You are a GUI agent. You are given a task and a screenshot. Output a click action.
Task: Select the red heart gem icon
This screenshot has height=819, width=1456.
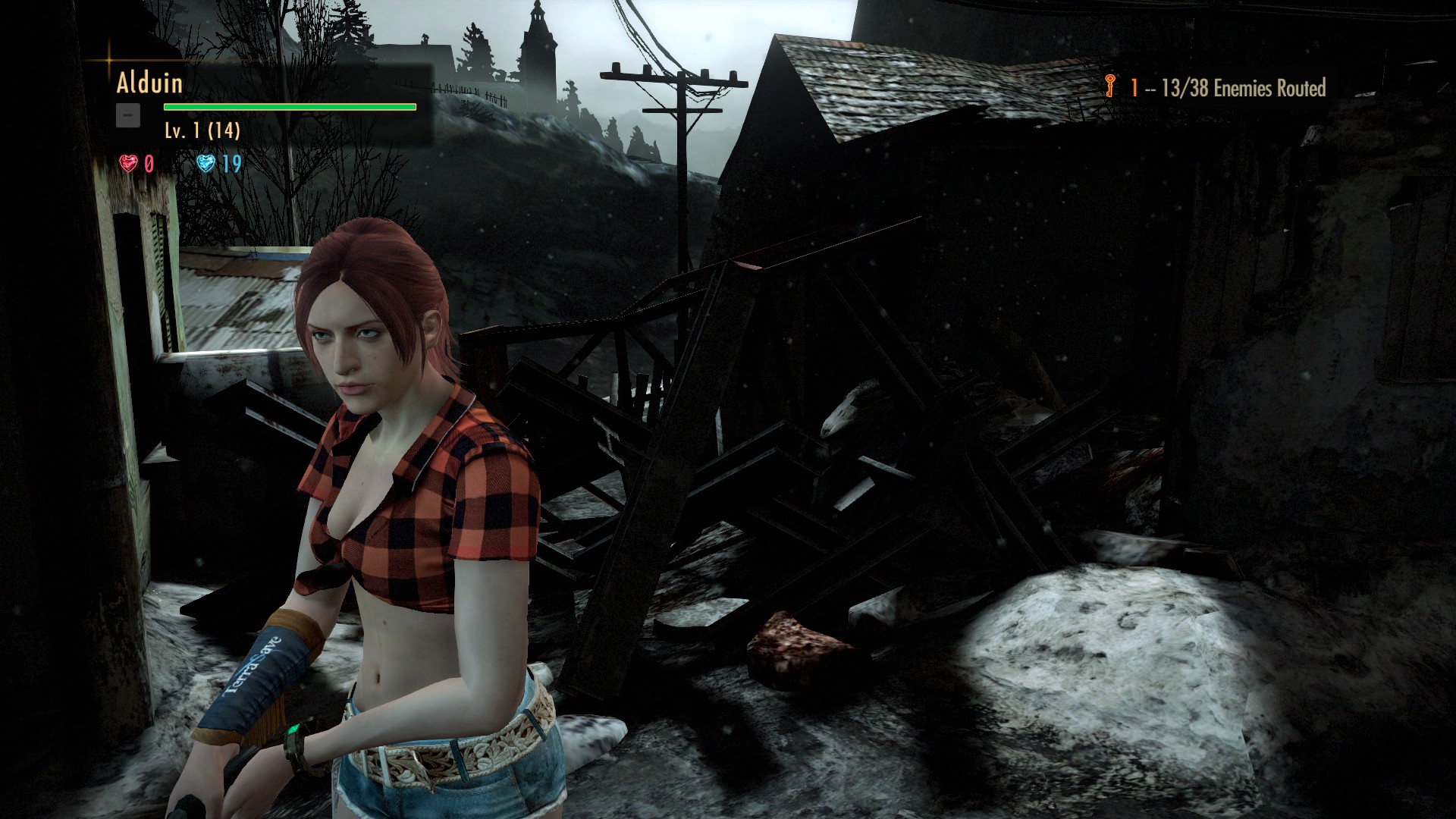click(128, 163)
